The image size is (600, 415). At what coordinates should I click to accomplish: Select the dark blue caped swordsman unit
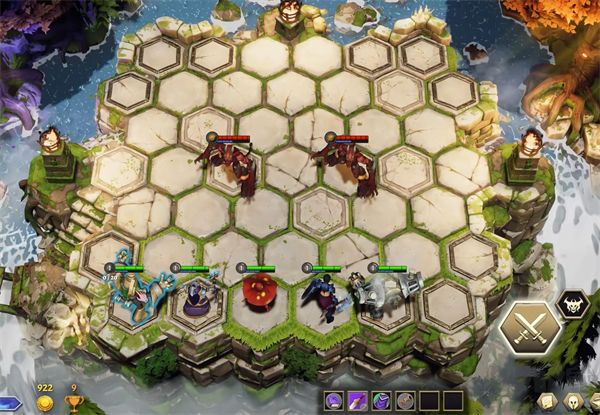click(x=326, y=296)
